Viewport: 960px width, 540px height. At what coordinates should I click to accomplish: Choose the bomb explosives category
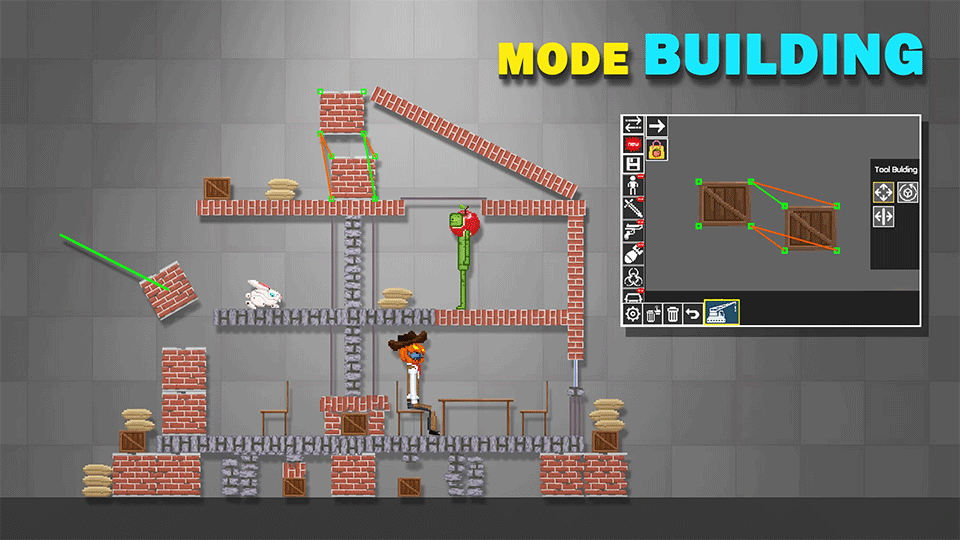632,252
